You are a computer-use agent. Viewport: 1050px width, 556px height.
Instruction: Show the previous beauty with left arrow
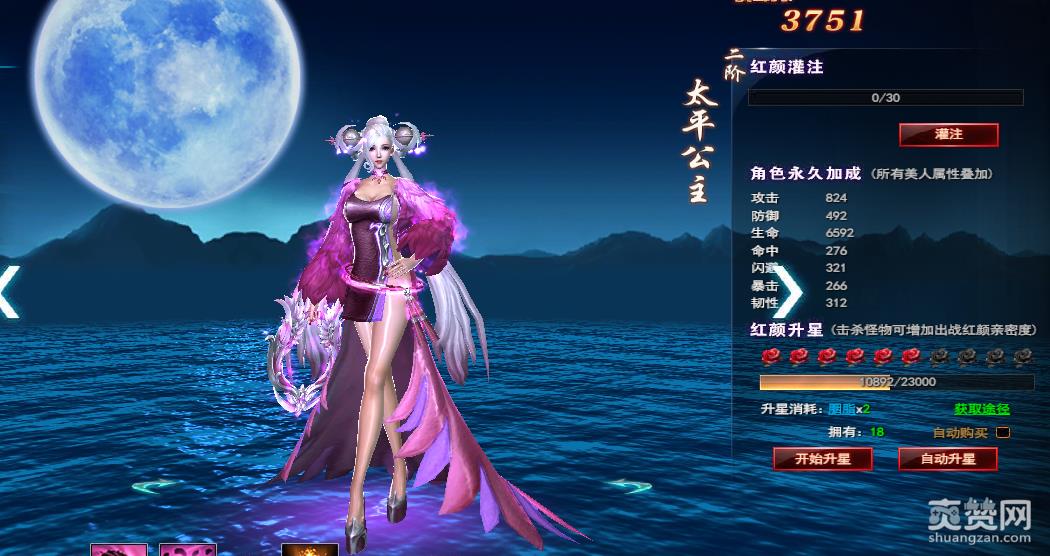(10, 293)
